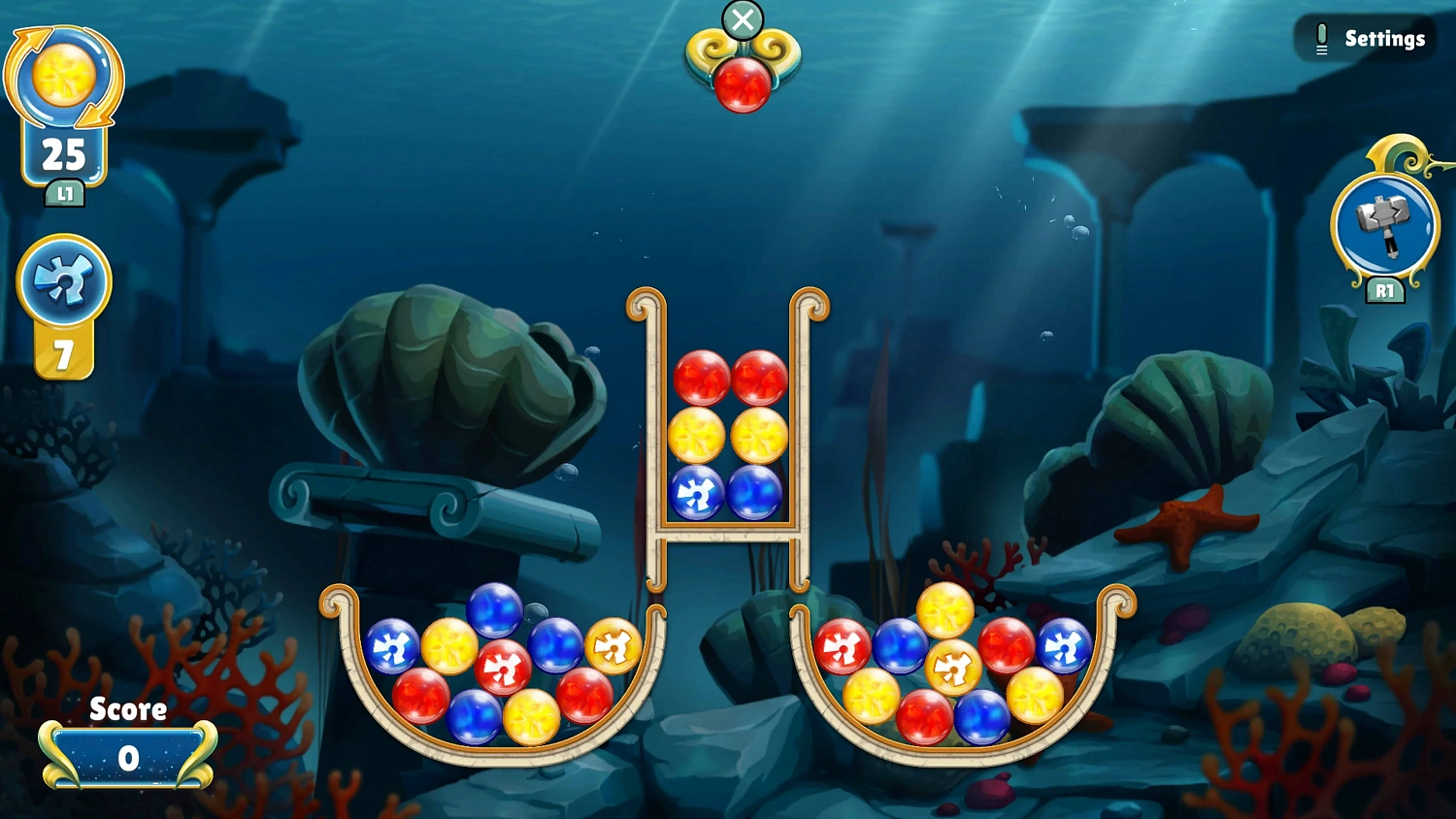
Task: Open the Settings menu
Action: coord(1382,38)
